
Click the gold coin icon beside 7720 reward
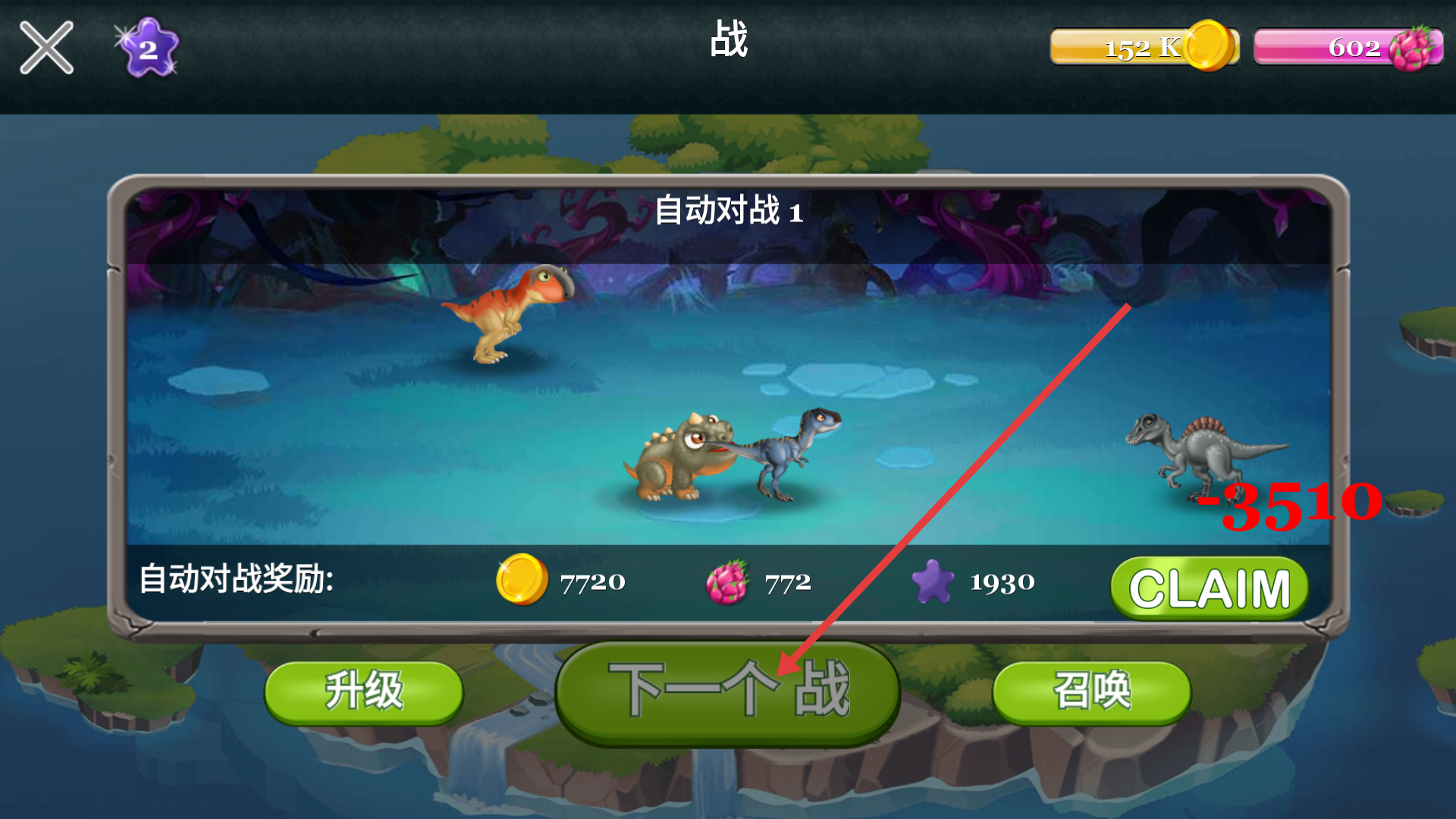click(523, 582)
